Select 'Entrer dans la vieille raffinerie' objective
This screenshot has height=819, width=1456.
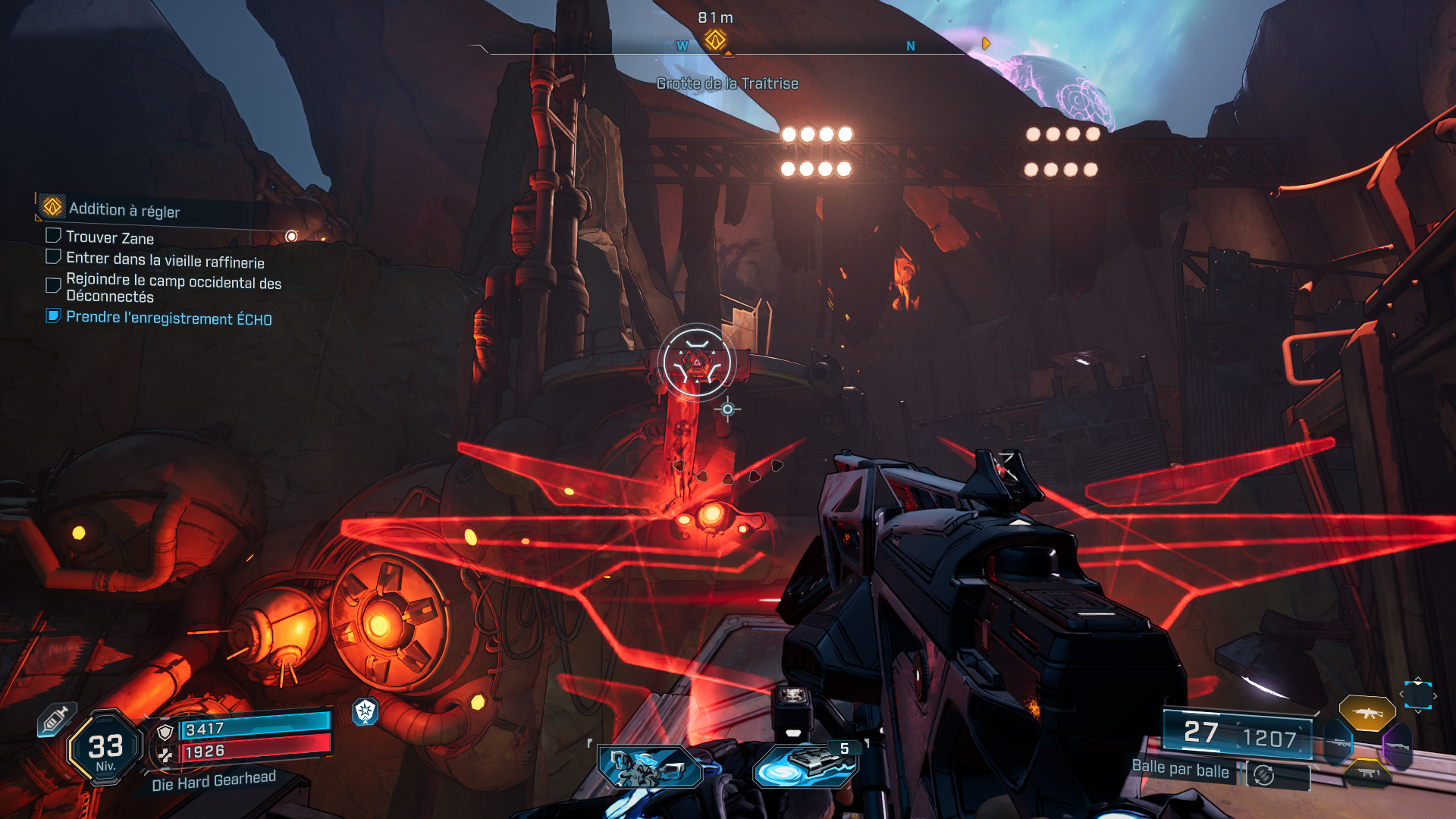[165, 260]
